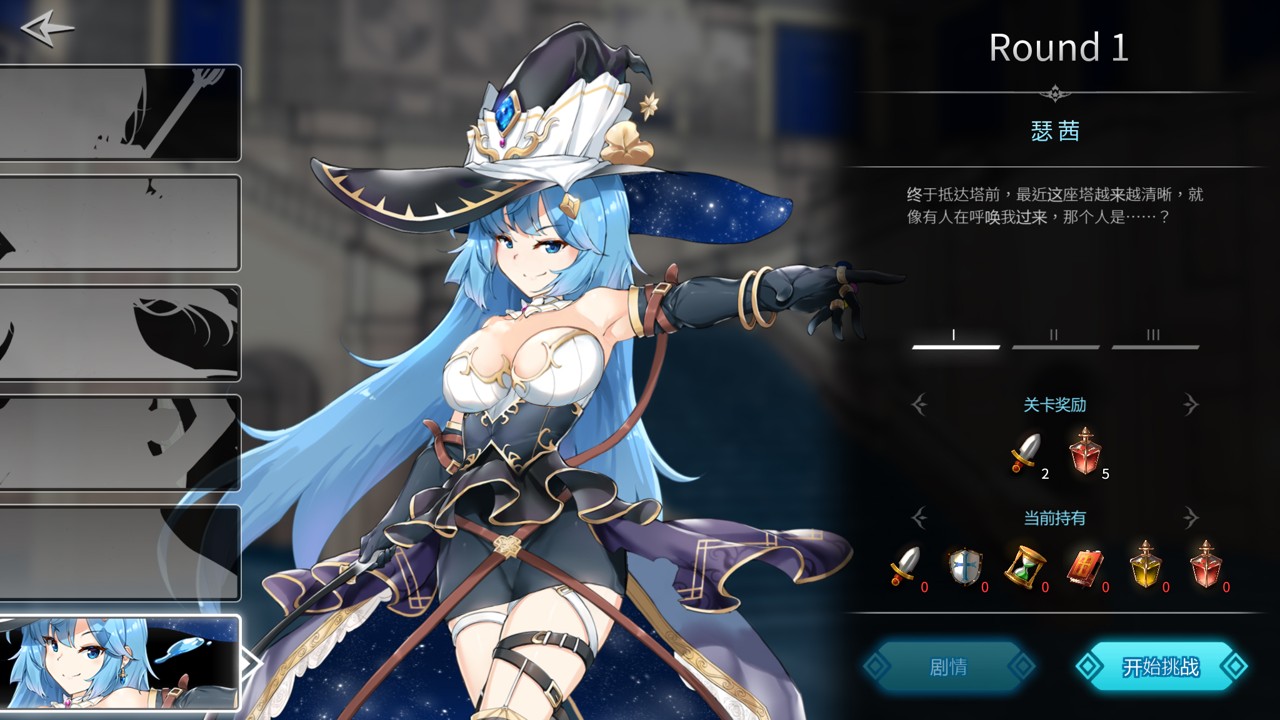This screenshot has height=720, width=1280.
Task: Select the blue-haired witch character thumbnail
Action: click(120, 662)
